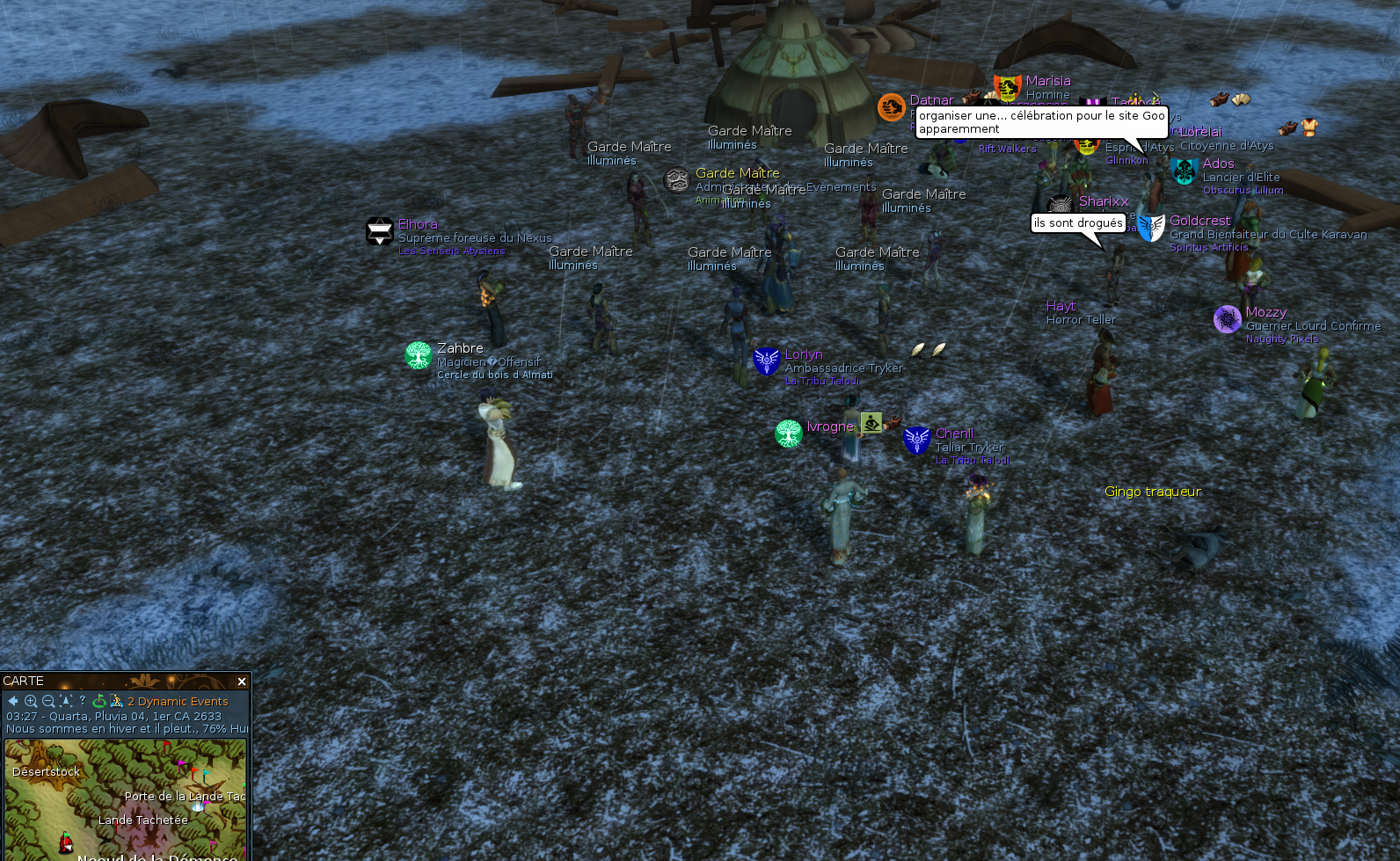Click the green flag landmark icon
This screenshot has height=861, width=1400.
(x=99, y=701)
